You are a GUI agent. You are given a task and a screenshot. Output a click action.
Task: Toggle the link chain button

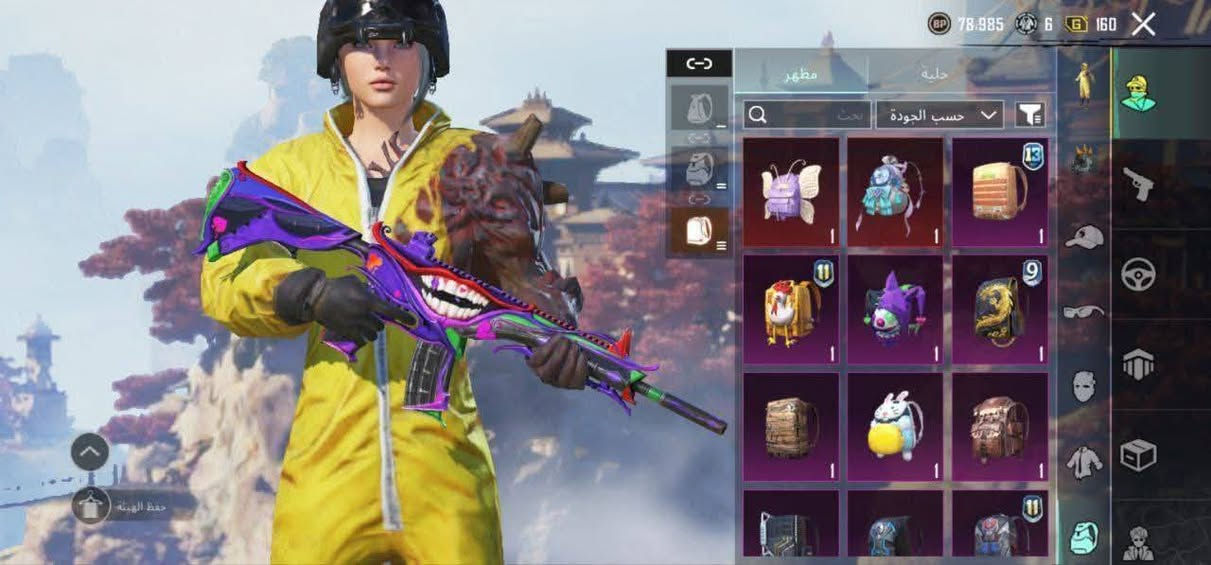point(699,63)
